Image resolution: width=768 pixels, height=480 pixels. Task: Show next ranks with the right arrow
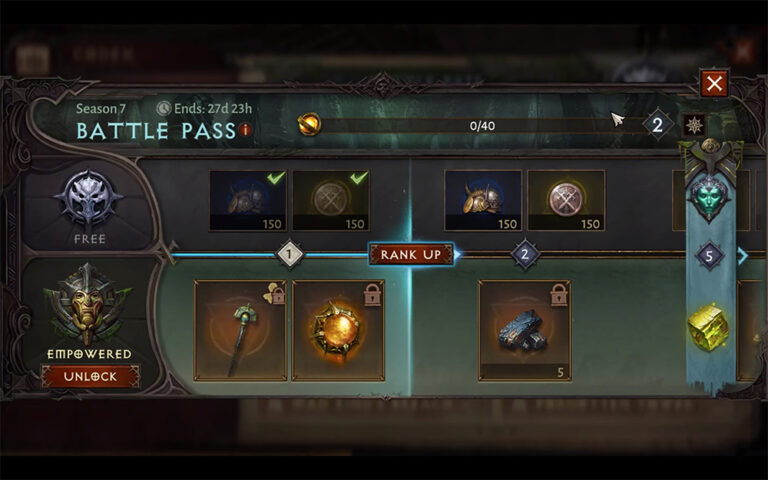(x=742, y=256)
